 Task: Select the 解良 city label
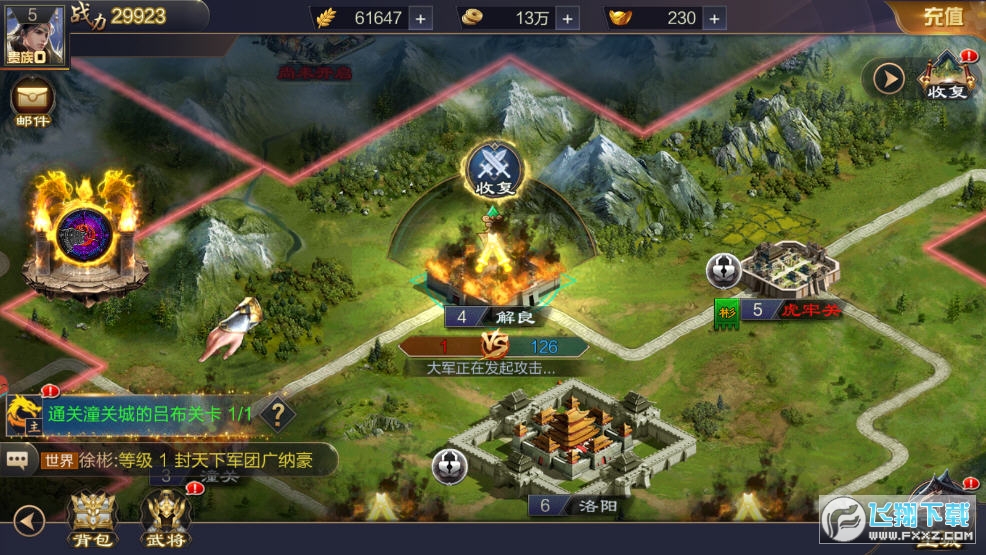pyautogui.click(x=497, y=317)
